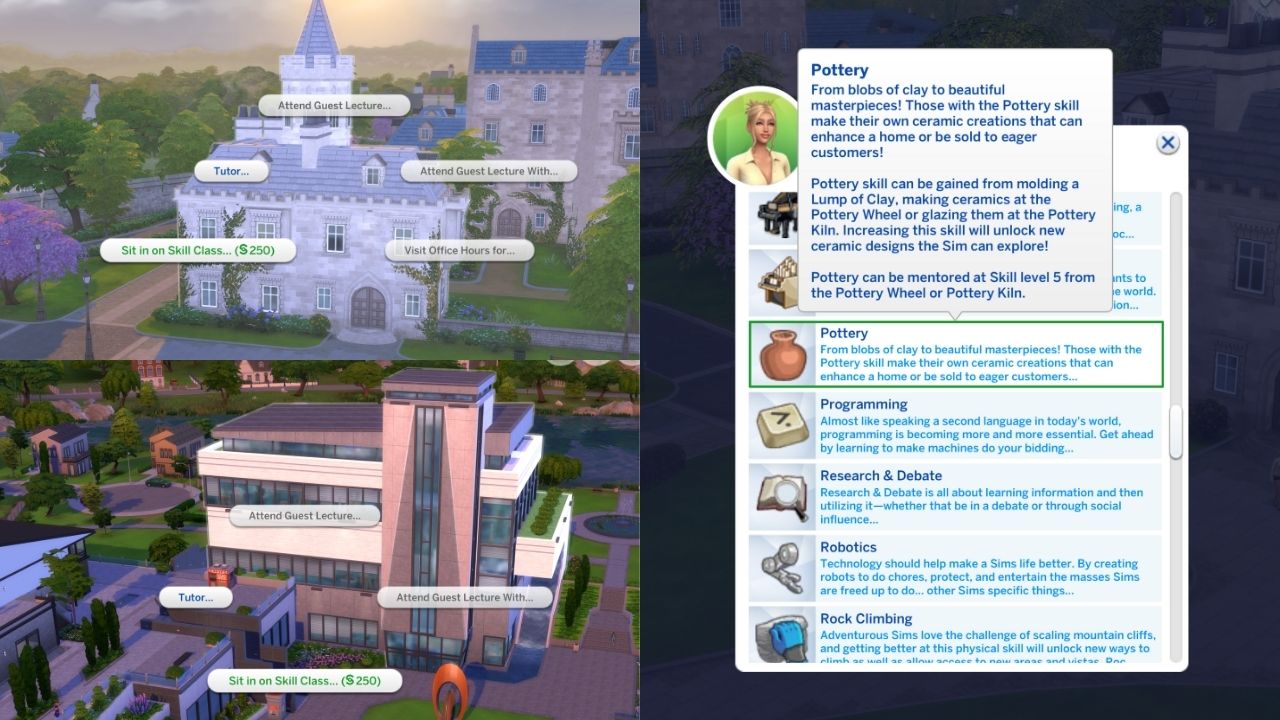
Task: Pick the Tutor interaction on the modern building
Action: [195, 597]
